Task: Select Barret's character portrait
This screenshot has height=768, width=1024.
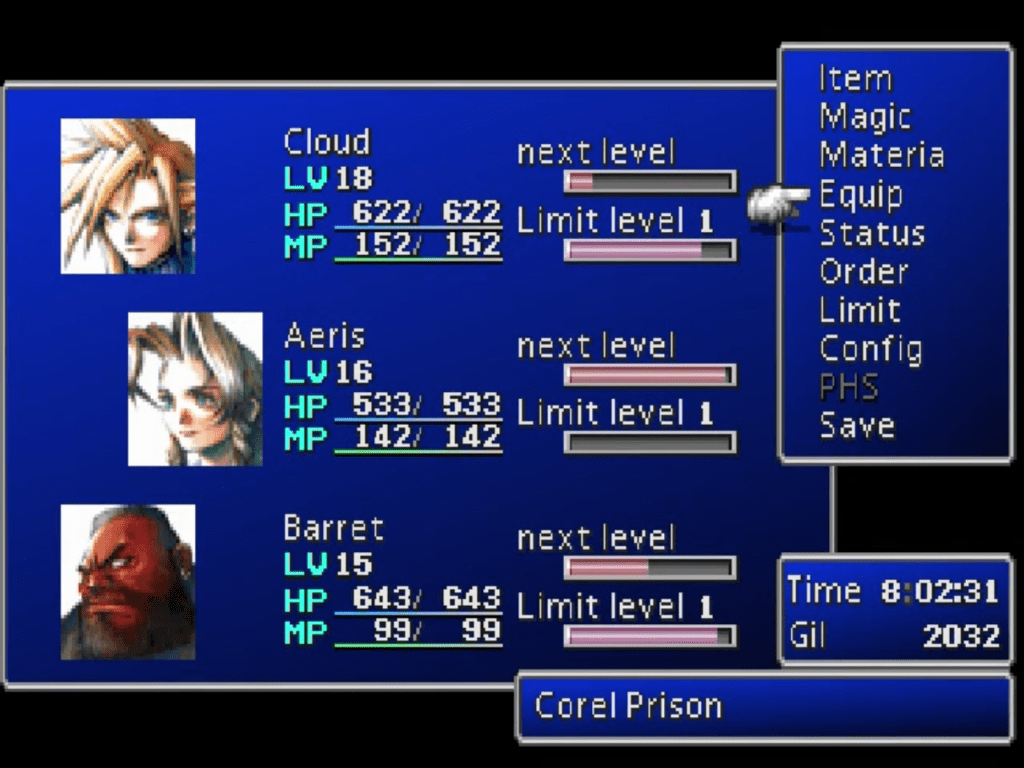Action: (128, 582)
